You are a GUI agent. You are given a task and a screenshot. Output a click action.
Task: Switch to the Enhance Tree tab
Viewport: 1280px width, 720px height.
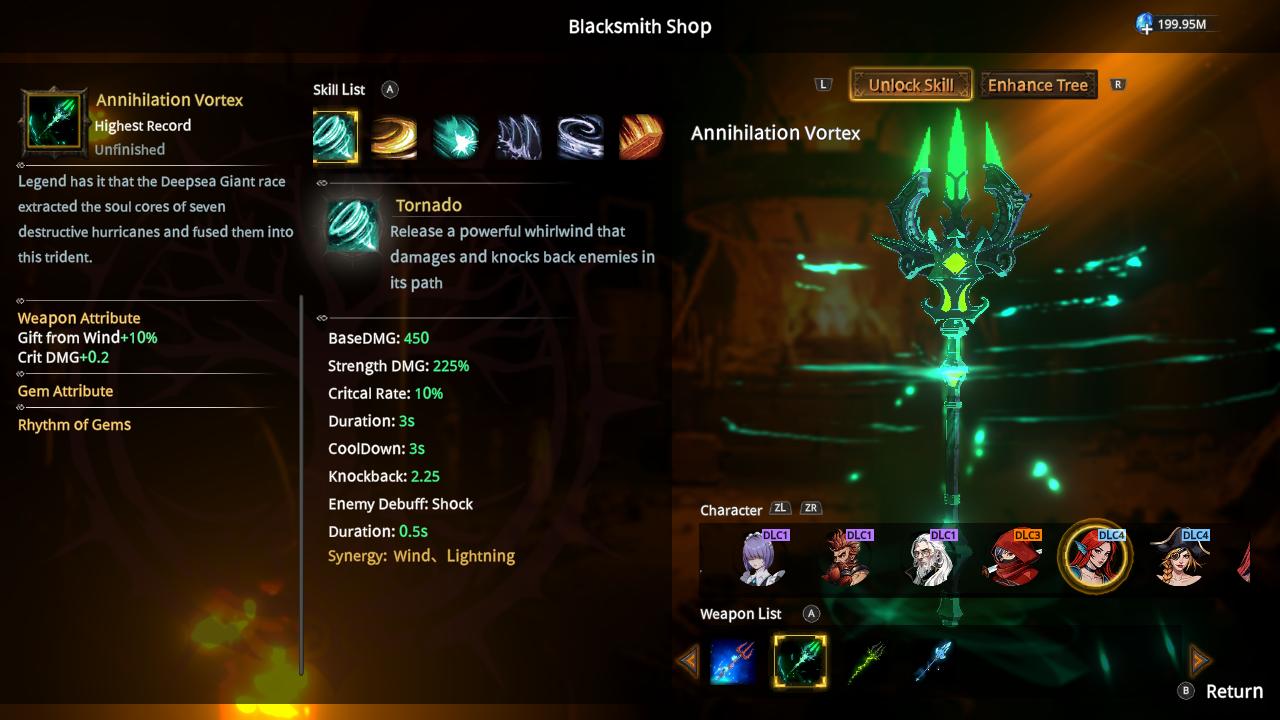pos(1038,85)
